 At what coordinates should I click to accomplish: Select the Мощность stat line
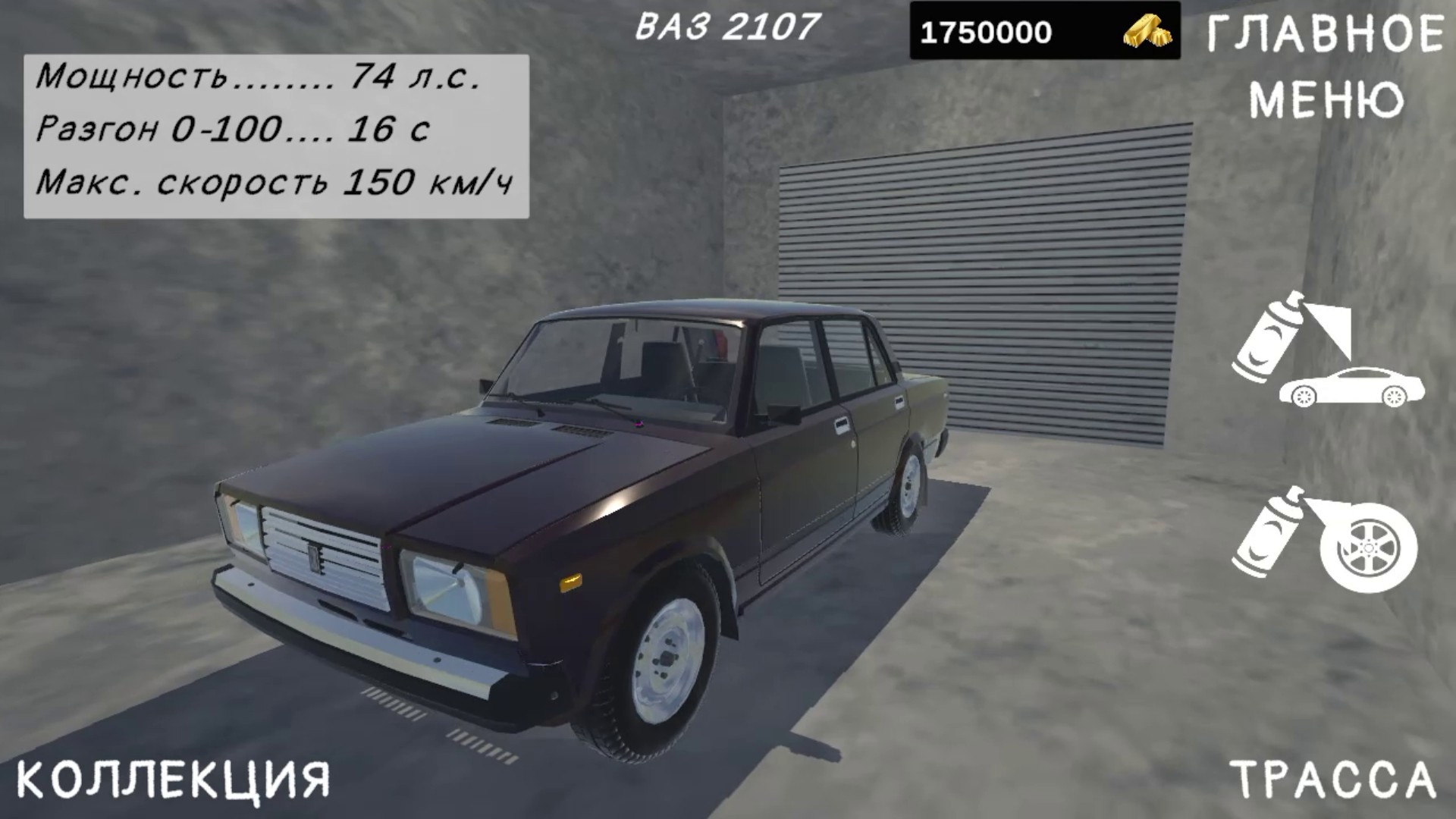pos(262,76)
